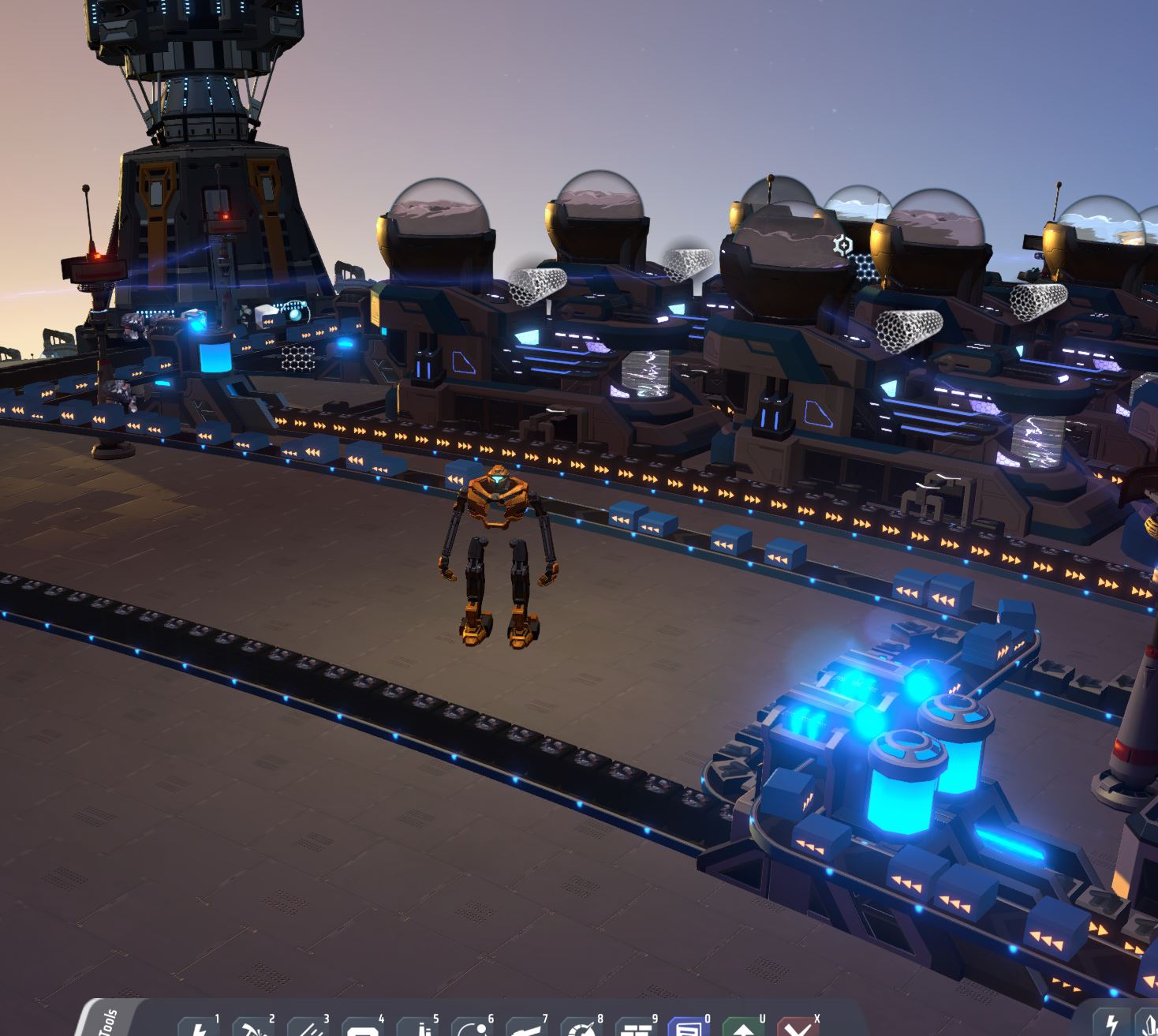Select the lightning bolt build category numbered 1
Viewport: 1158px width, 1036px height.
point(199,1027)
